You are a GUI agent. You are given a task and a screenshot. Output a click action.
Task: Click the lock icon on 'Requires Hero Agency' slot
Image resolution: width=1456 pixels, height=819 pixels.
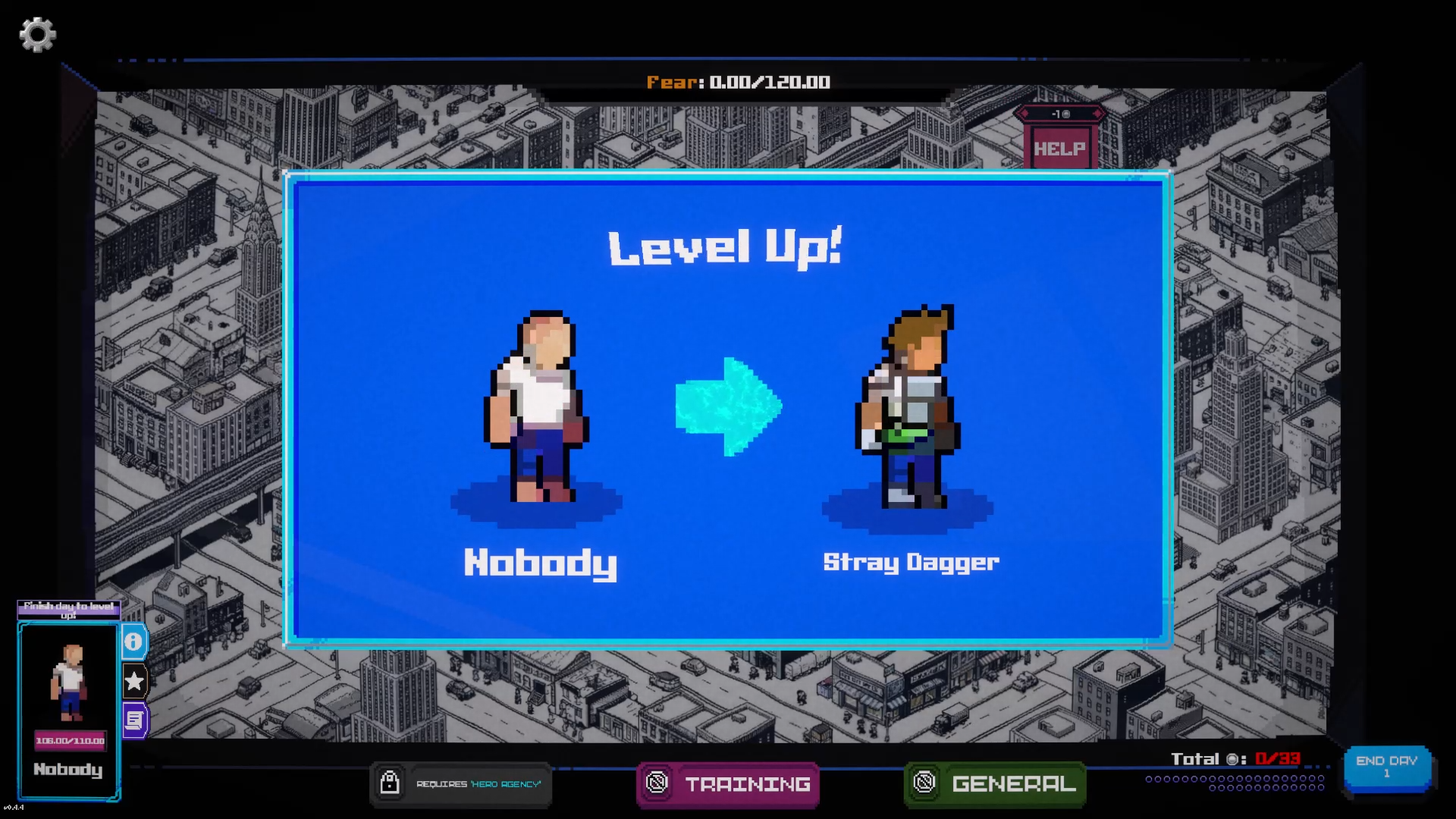(x=390, y=784)
